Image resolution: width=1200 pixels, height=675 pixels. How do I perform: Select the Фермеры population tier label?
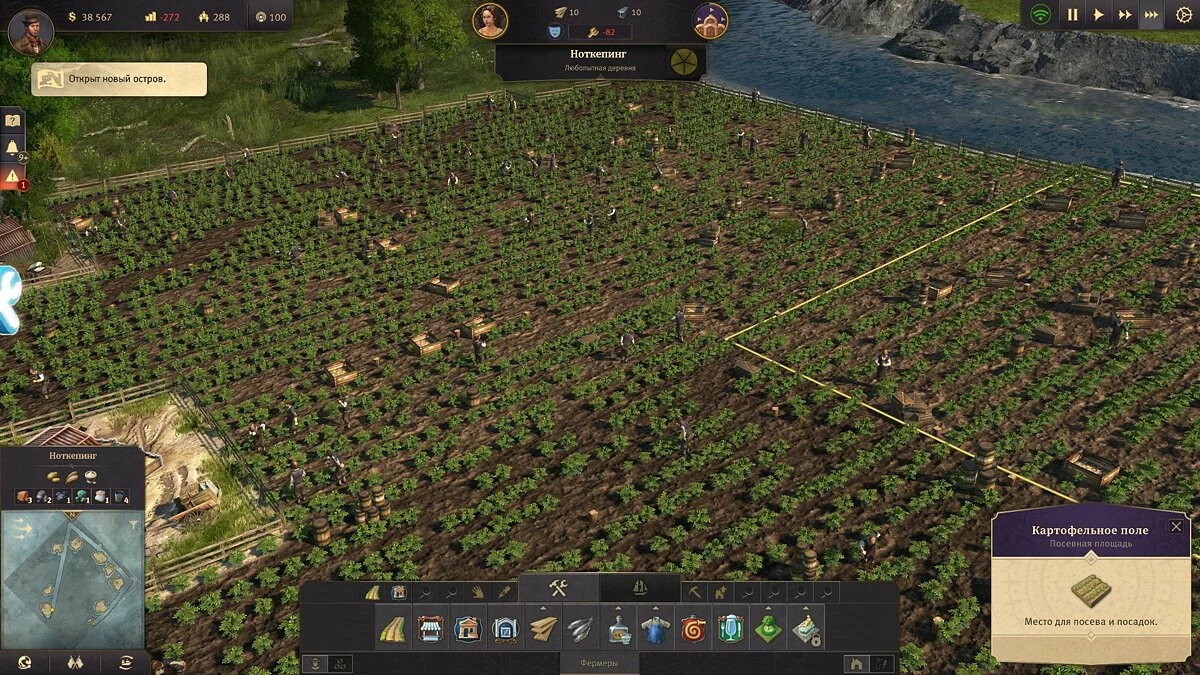pyautogui.click(x=599, y=663)
